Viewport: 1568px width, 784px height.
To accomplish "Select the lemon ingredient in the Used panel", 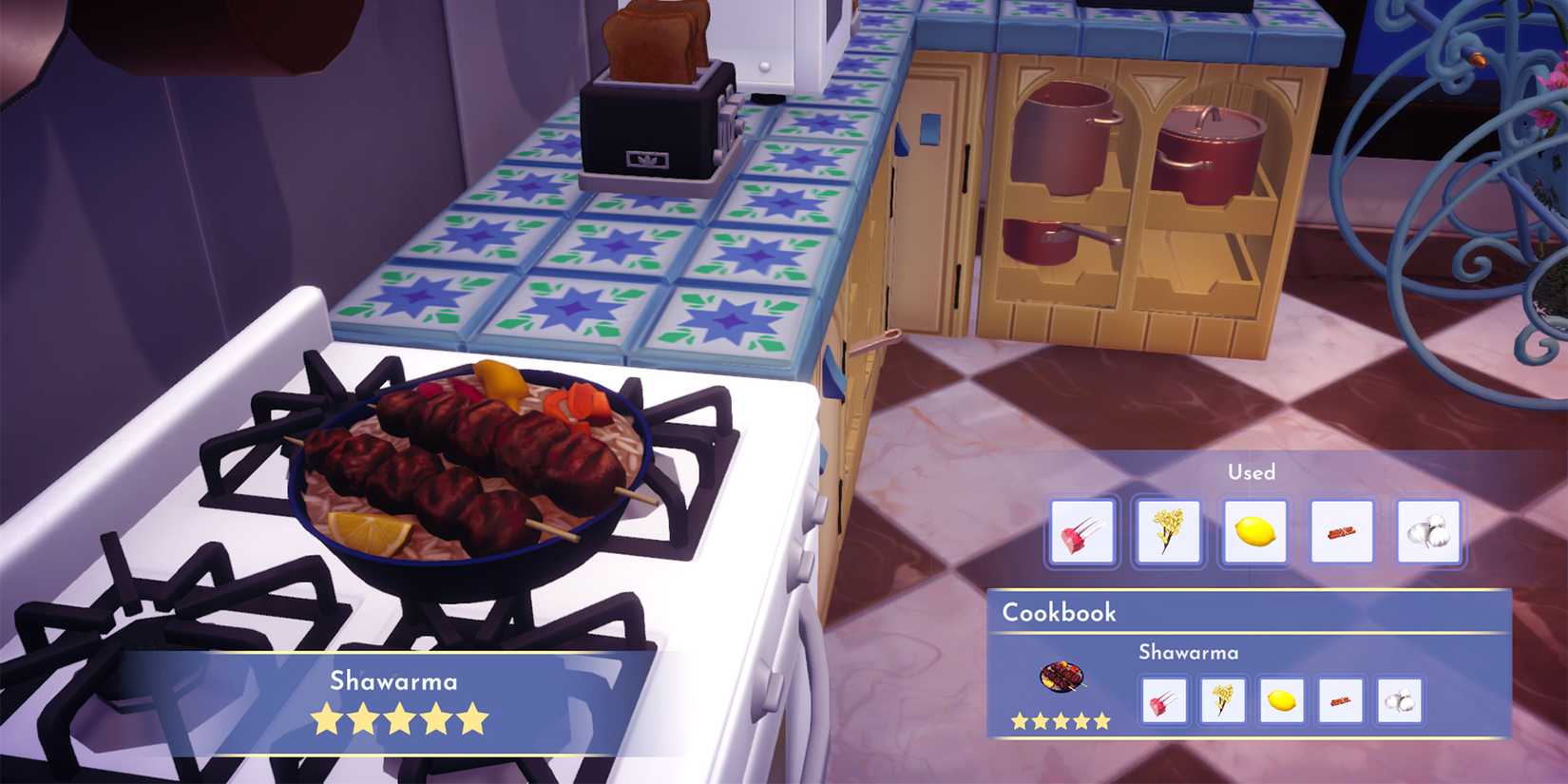I will [x=1252, y=532].
